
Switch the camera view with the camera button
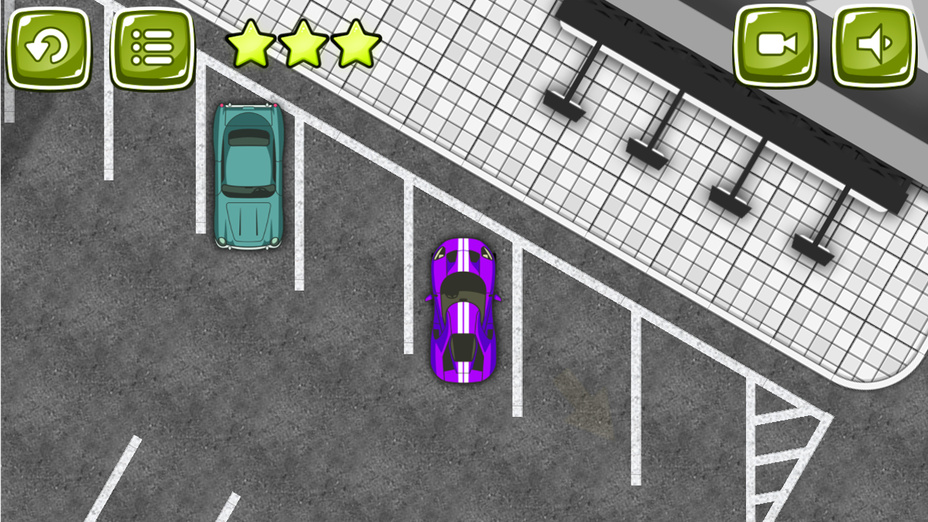pos(776,45)
